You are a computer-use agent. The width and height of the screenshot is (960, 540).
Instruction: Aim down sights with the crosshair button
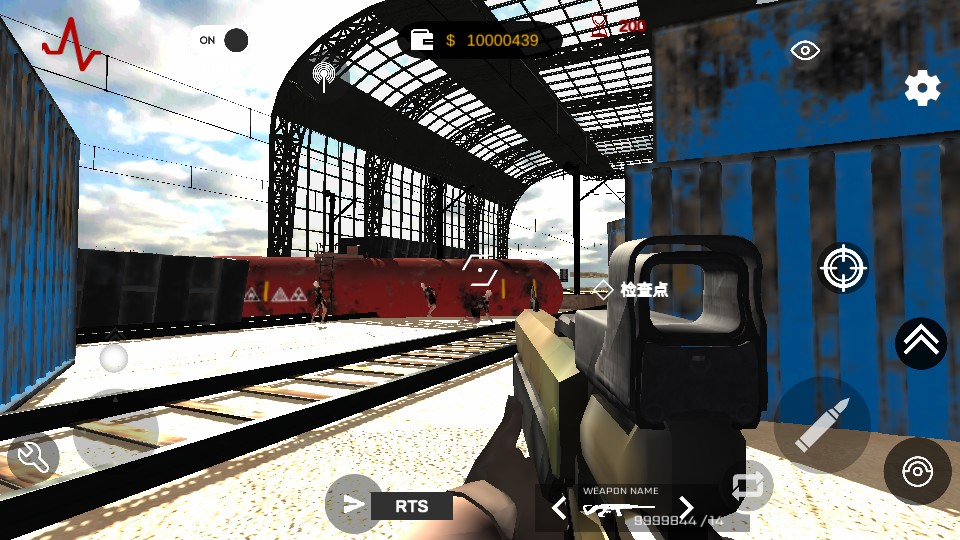coord(843,267)
